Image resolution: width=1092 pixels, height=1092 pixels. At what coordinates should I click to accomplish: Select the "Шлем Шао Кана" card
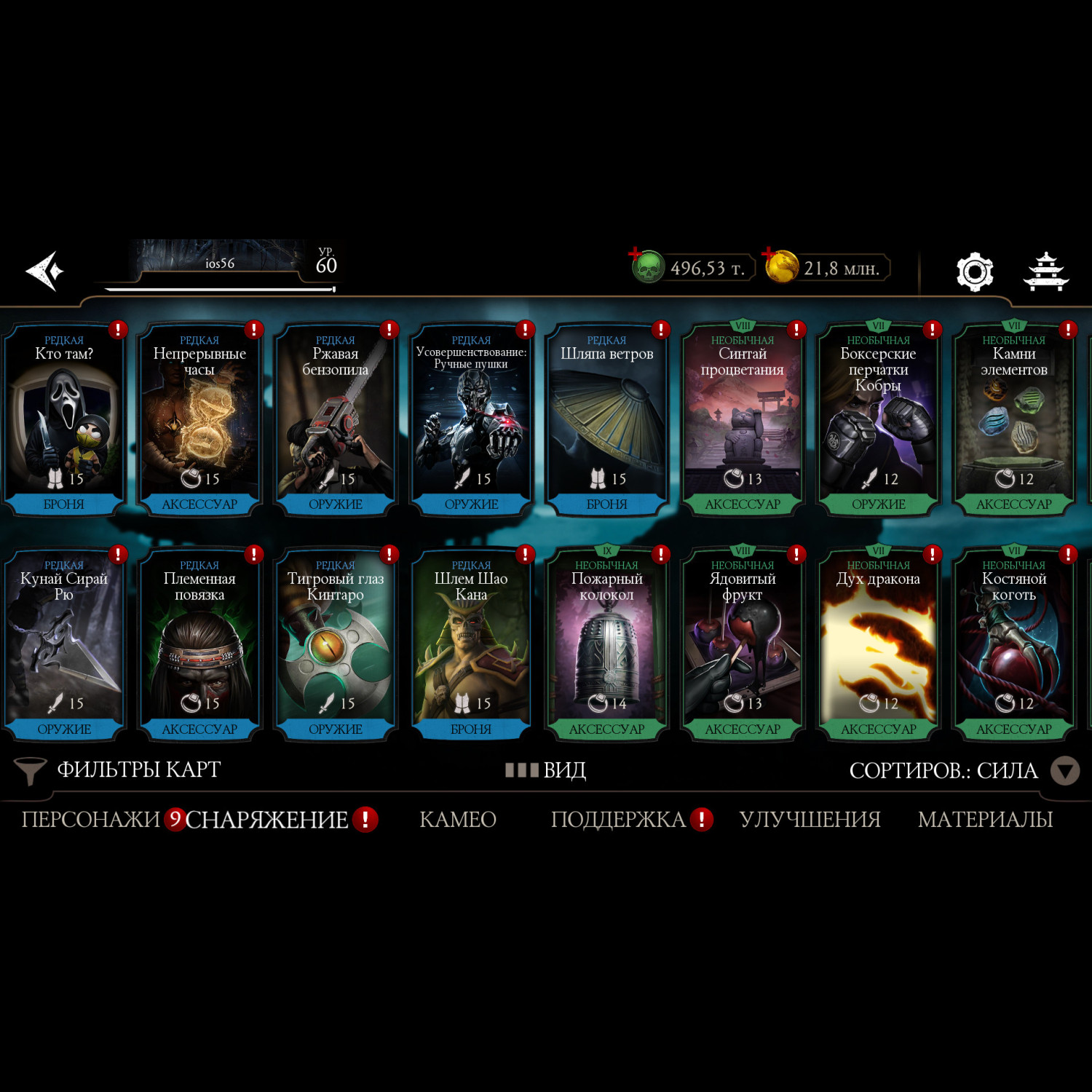471,645
